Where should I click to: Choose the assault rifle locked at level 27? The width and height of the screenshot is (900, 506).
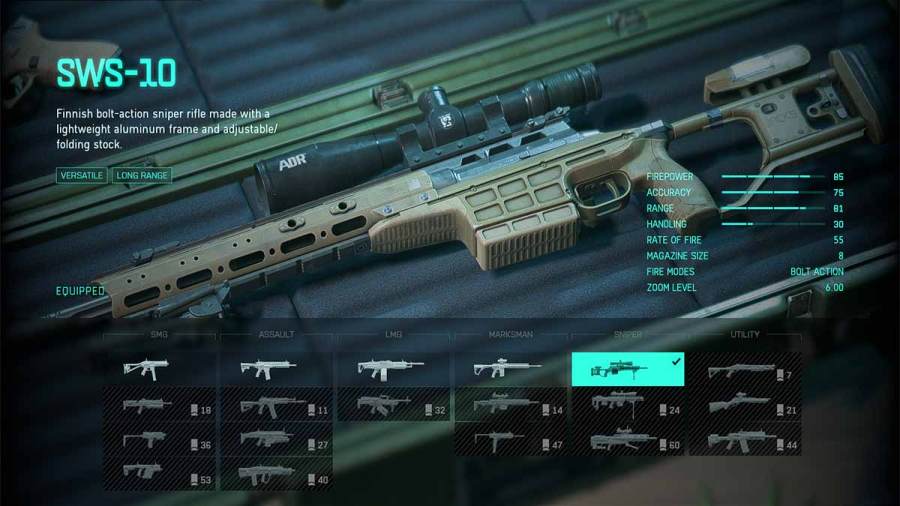(277, 439)
